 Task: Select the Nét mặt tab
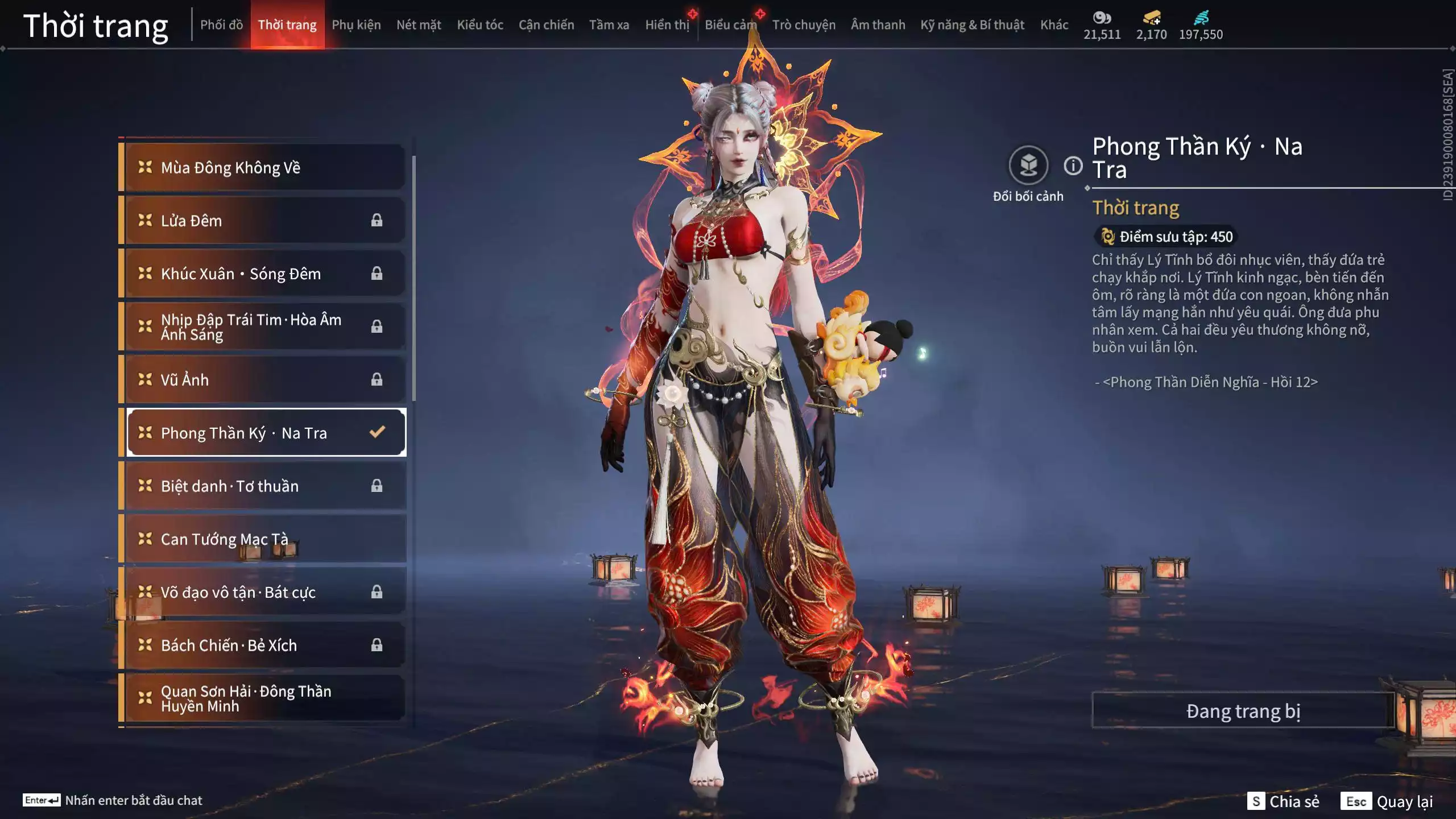pyautogui.click(x=419, y=25)
